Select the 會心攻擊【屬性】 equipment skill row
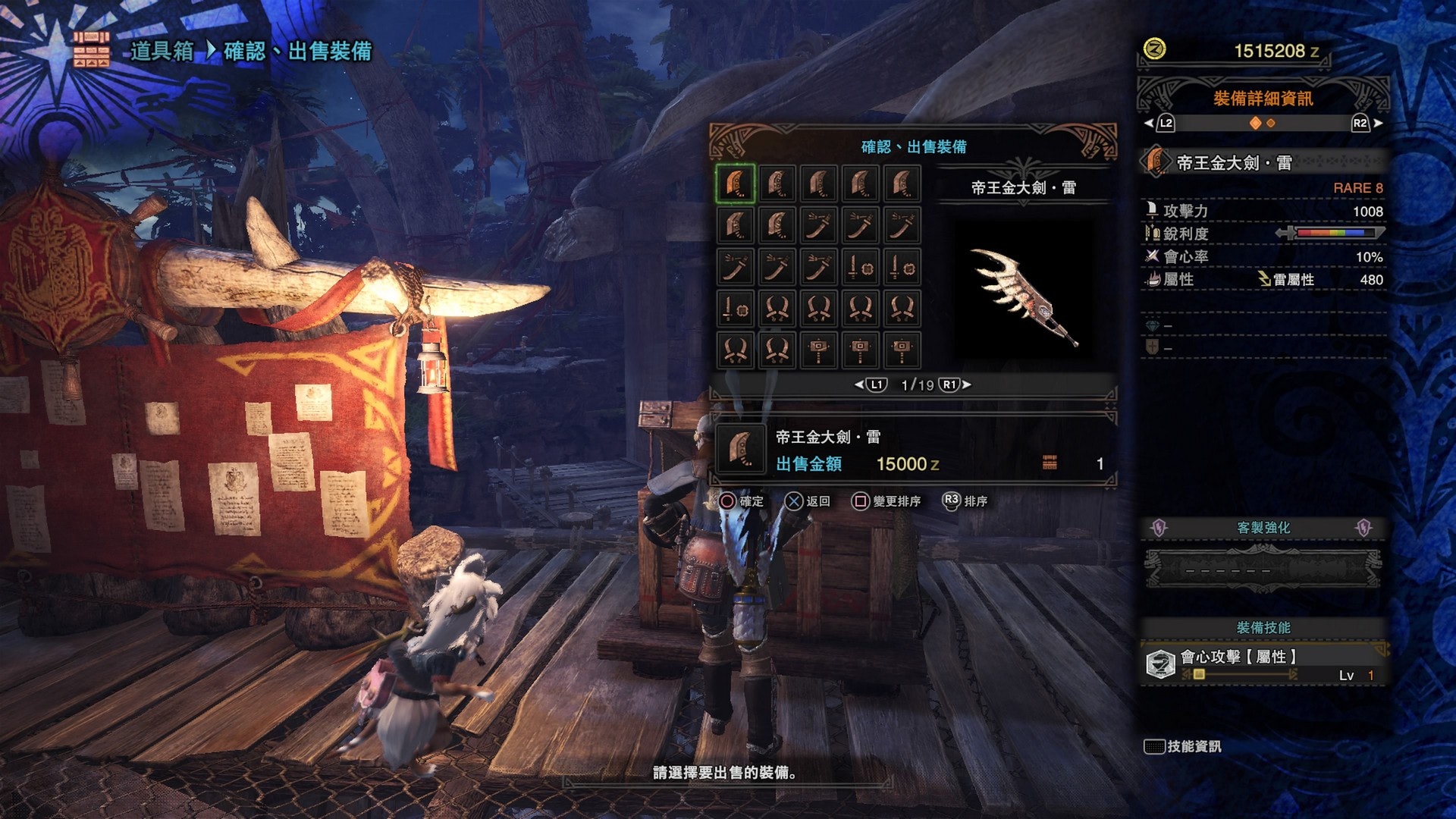This screenshot has height=819, width=1456. (x=1264, y=664)
